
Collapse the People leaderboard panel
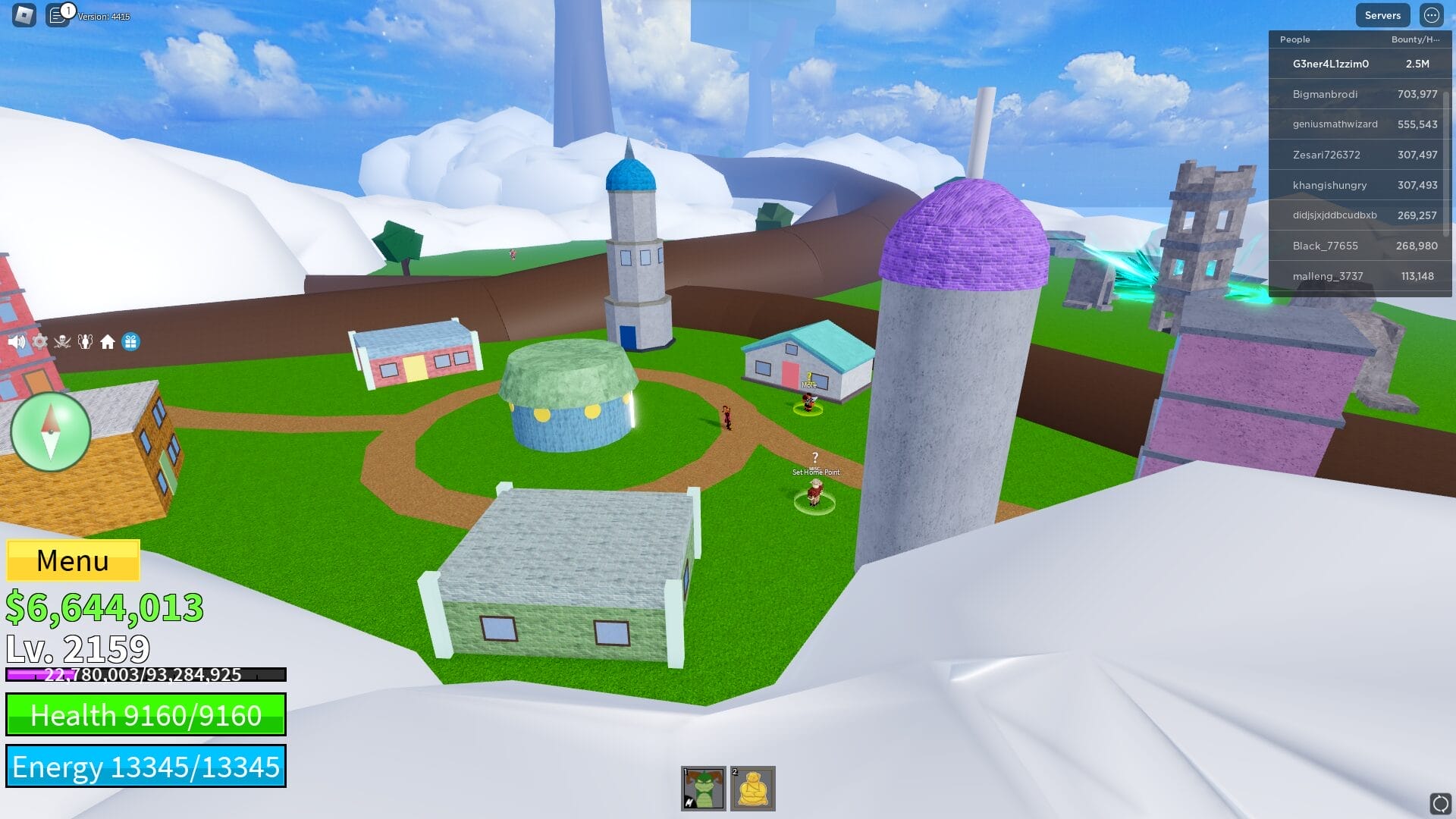(1294, 39)
